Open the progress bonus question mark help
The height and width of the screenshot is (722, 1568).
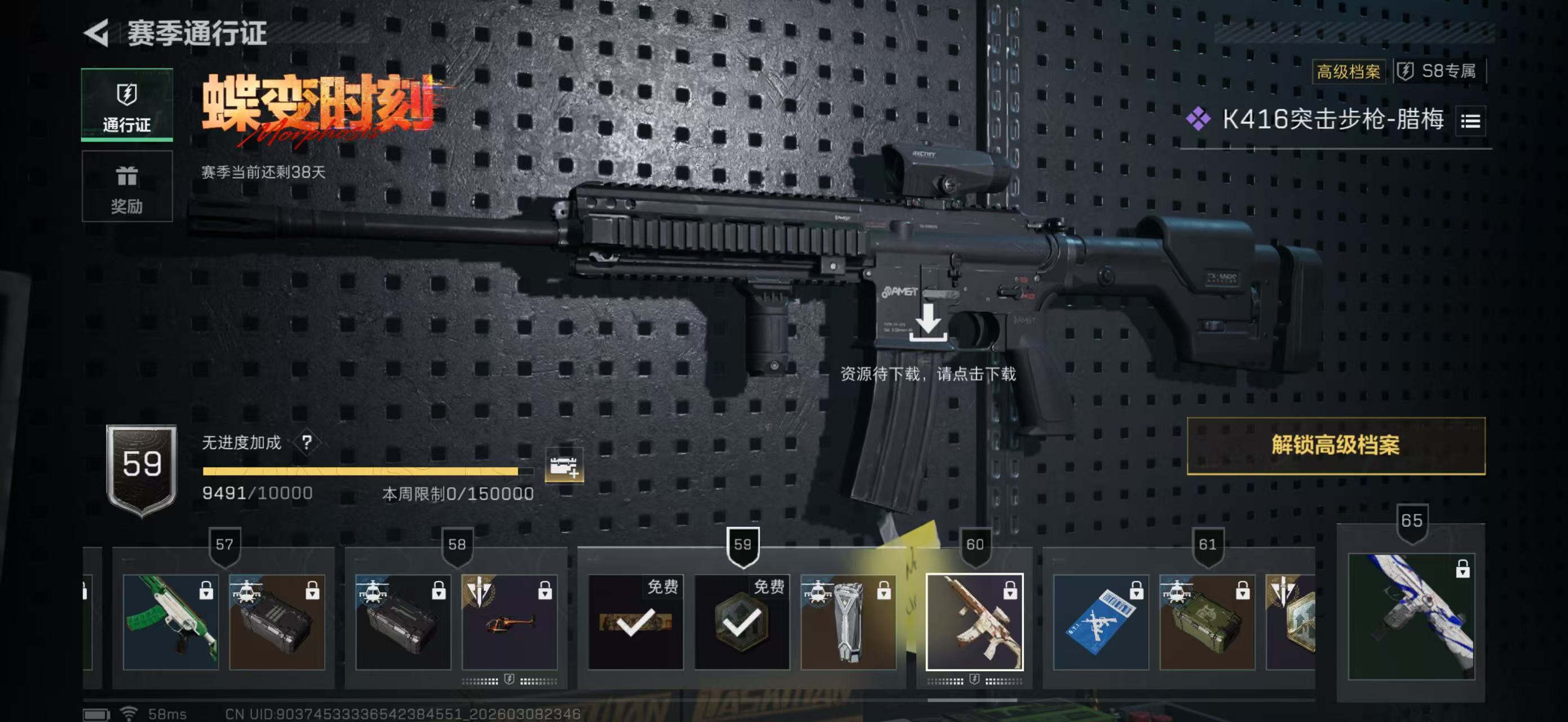point(307,443)
